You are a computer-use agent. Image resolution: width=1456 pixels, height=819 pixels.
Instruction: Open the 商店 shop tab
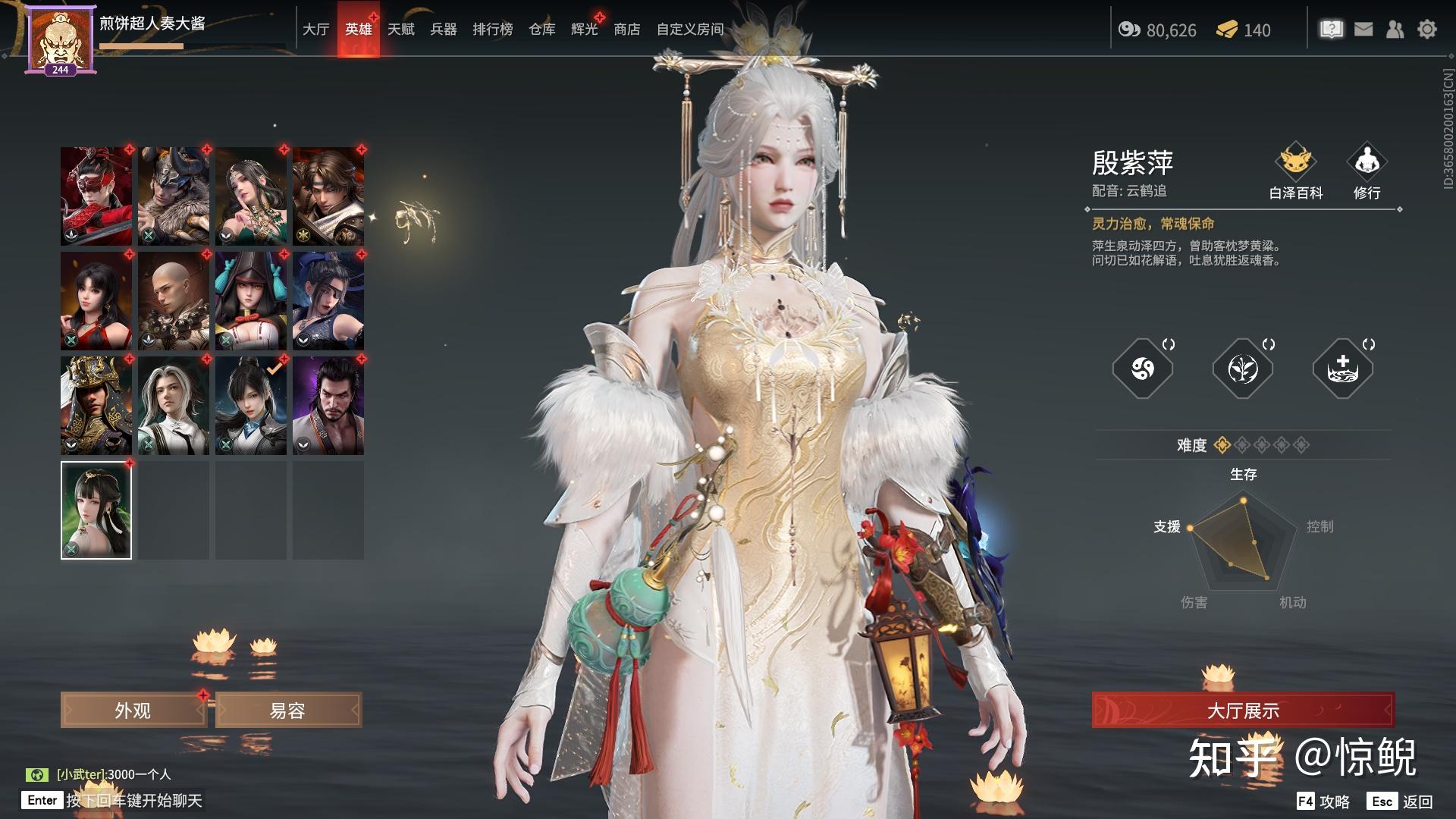pos(627,30)
